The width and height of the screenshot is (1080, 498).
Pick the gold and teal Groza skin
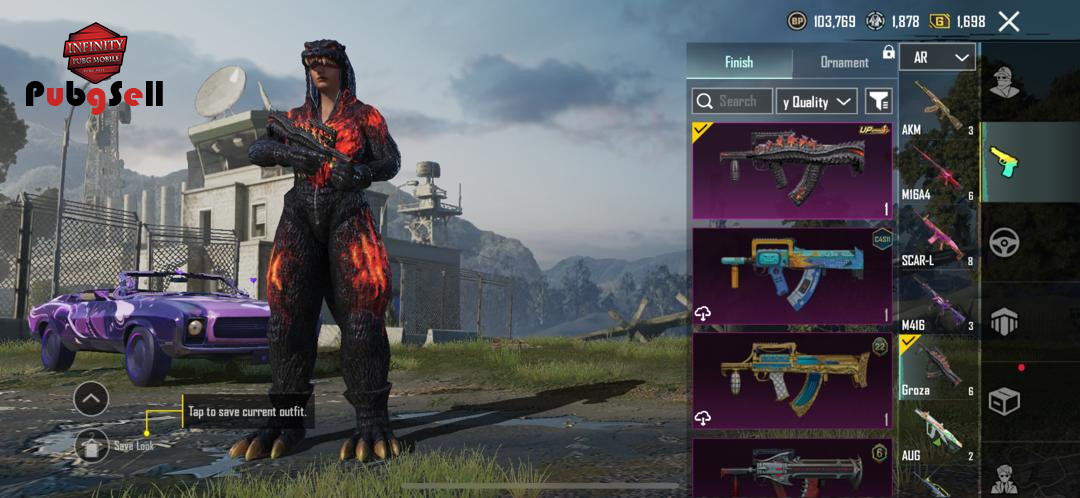point(792,381)
